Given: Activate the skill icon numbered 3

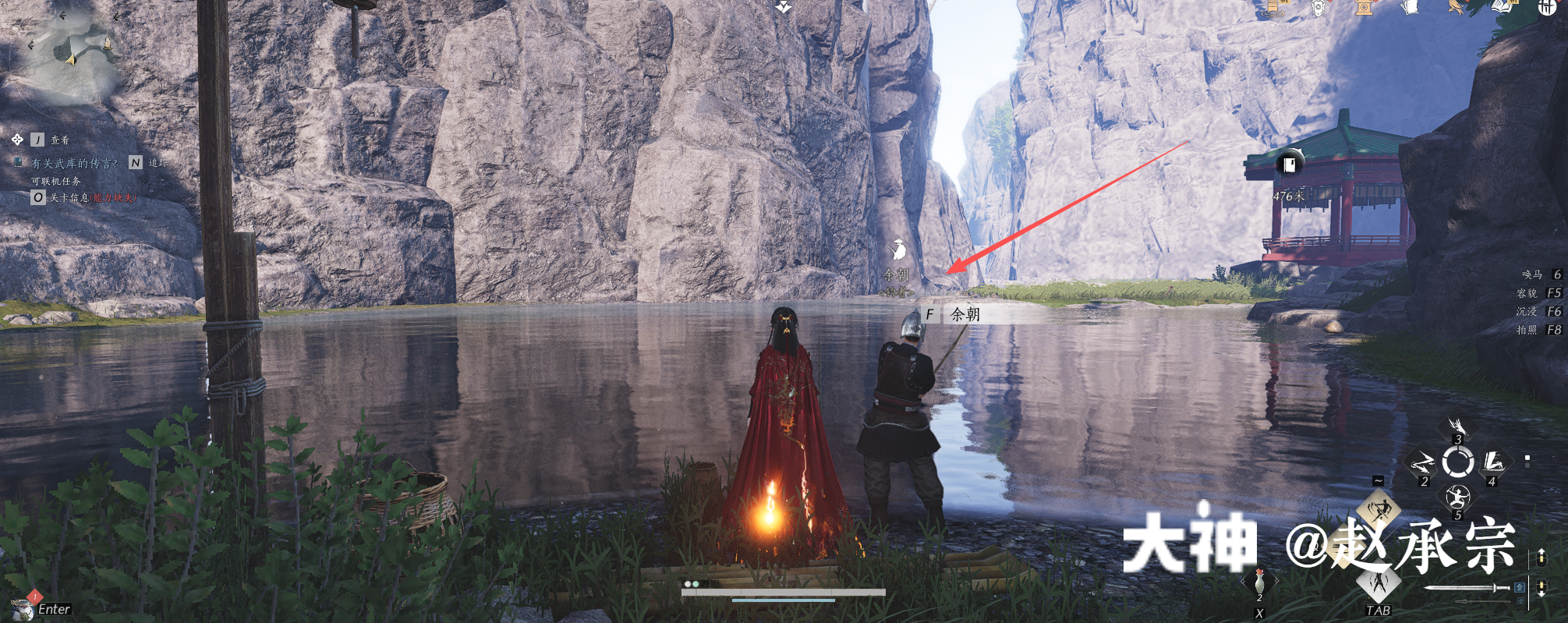Looking at the screenshot, I should coord(1457,427).
